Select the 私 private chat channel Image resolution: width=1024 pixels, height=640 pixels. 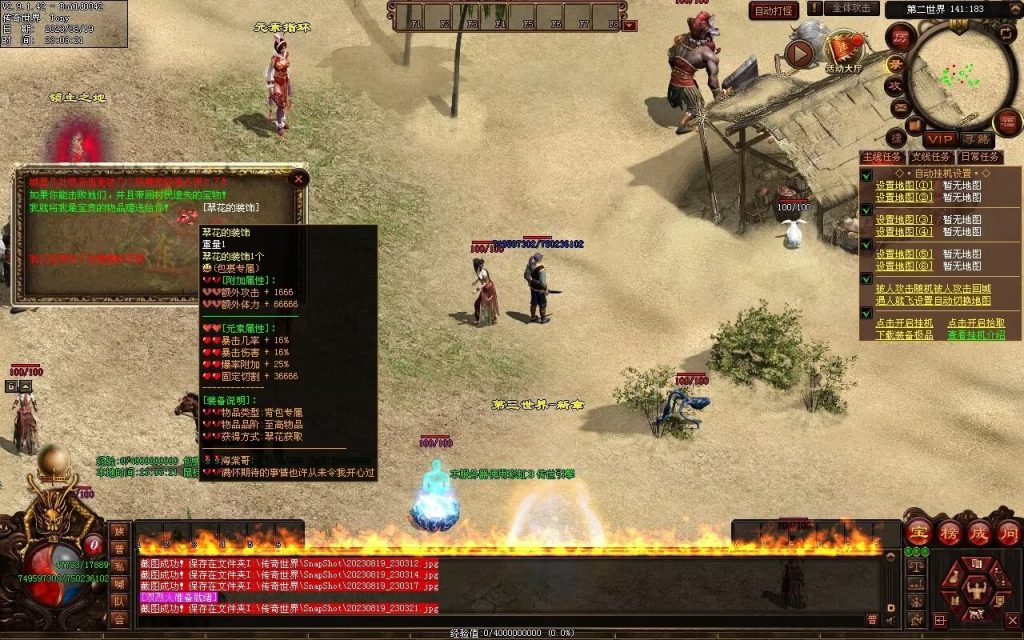pyautogui.click(x=119, y=566)
